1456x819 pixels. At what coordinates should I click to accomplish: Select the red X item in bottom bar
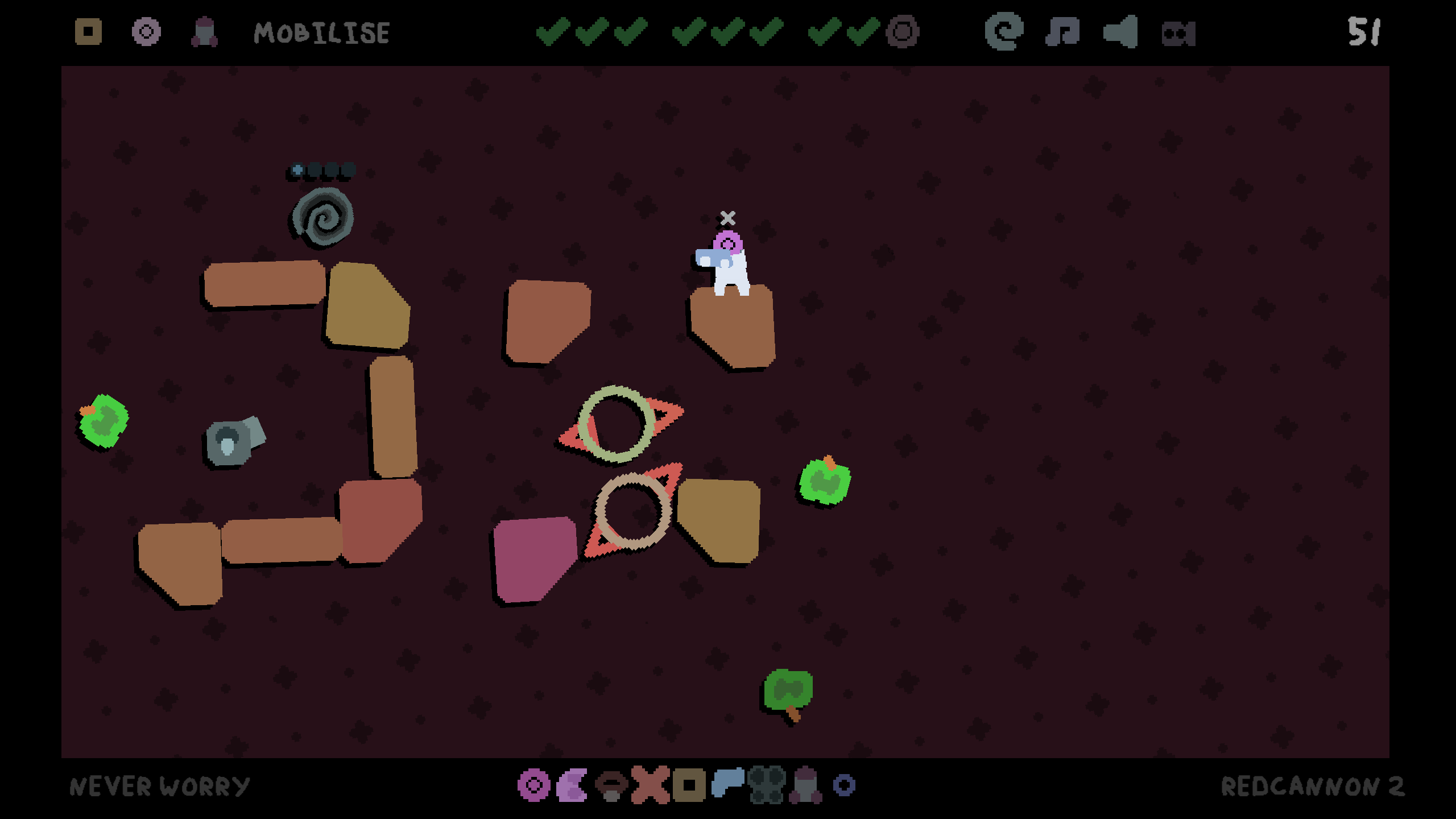650,785
